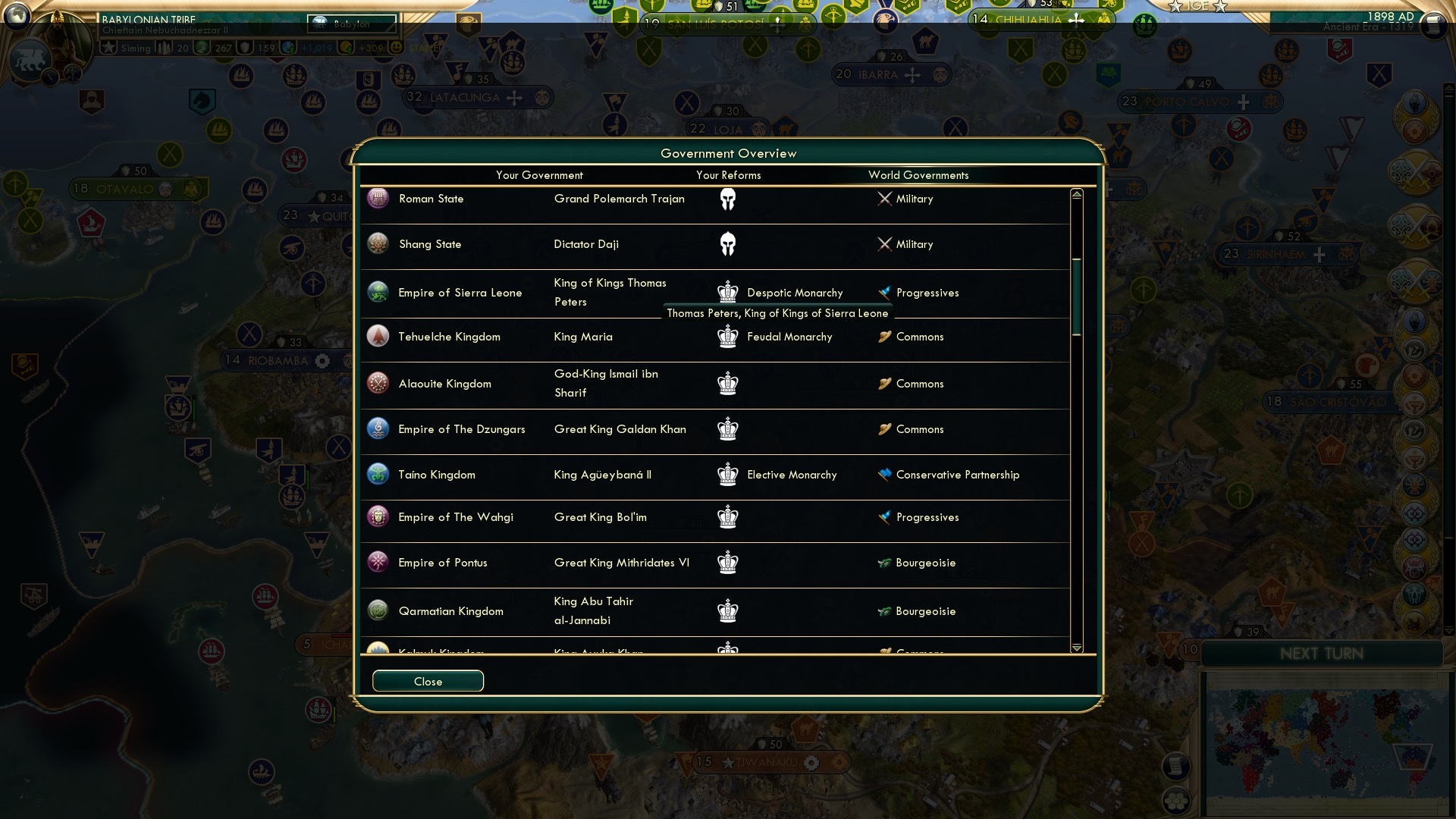Open the World Governments column header

[918, 174]
